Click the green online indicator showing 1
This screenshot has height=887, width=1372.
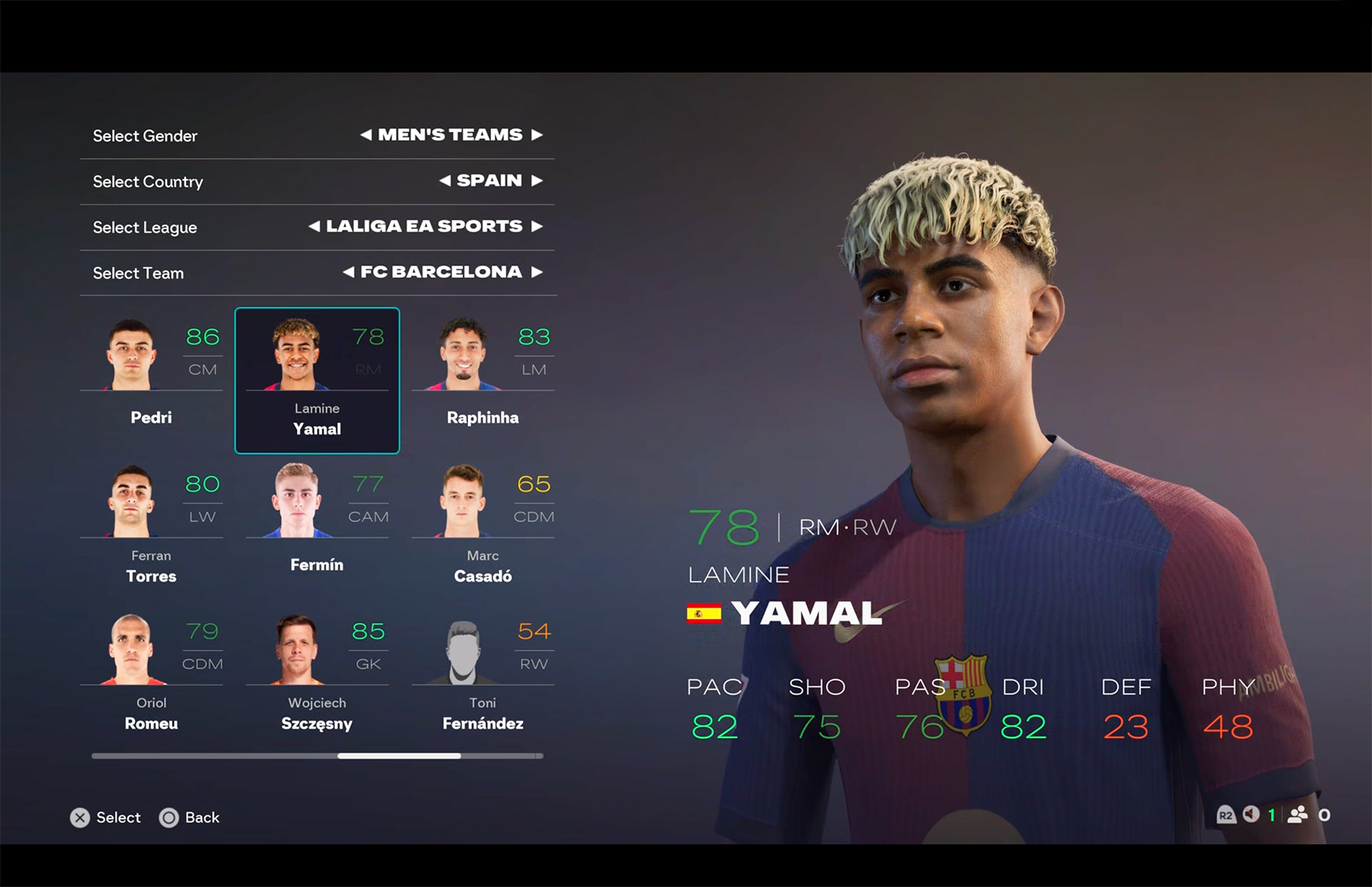tap(1271, 815)
